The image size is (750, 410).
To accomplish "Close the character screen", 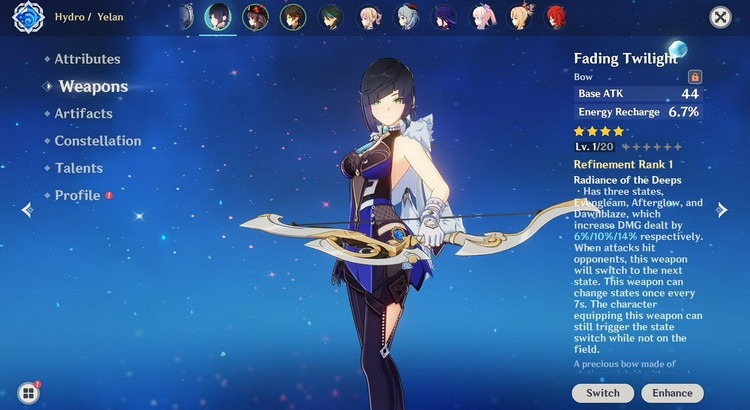I will (x=720, y=17).
